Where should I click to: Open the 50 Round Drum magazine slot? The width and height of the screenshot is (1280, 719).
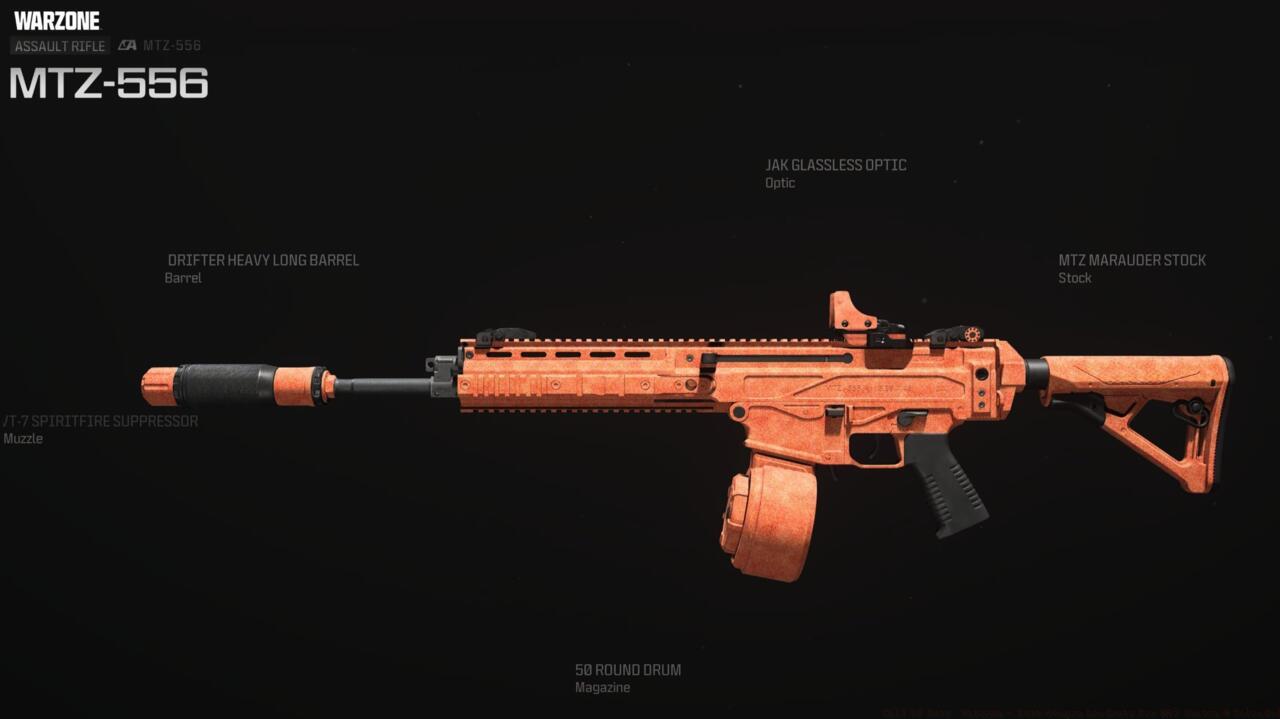627,670
